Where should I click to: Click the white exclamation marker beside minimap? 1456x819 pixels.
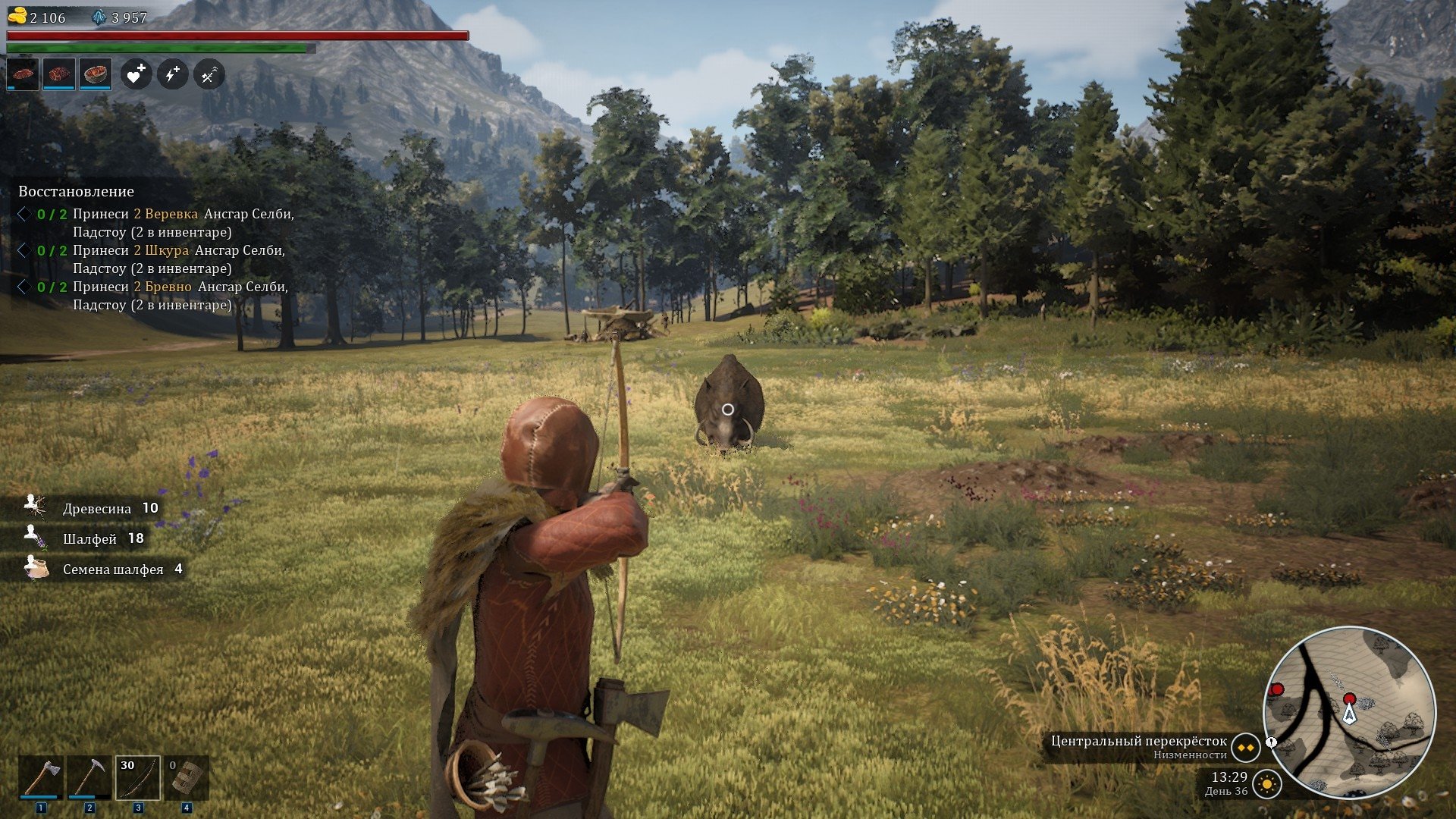click(x=1272, y=742)
